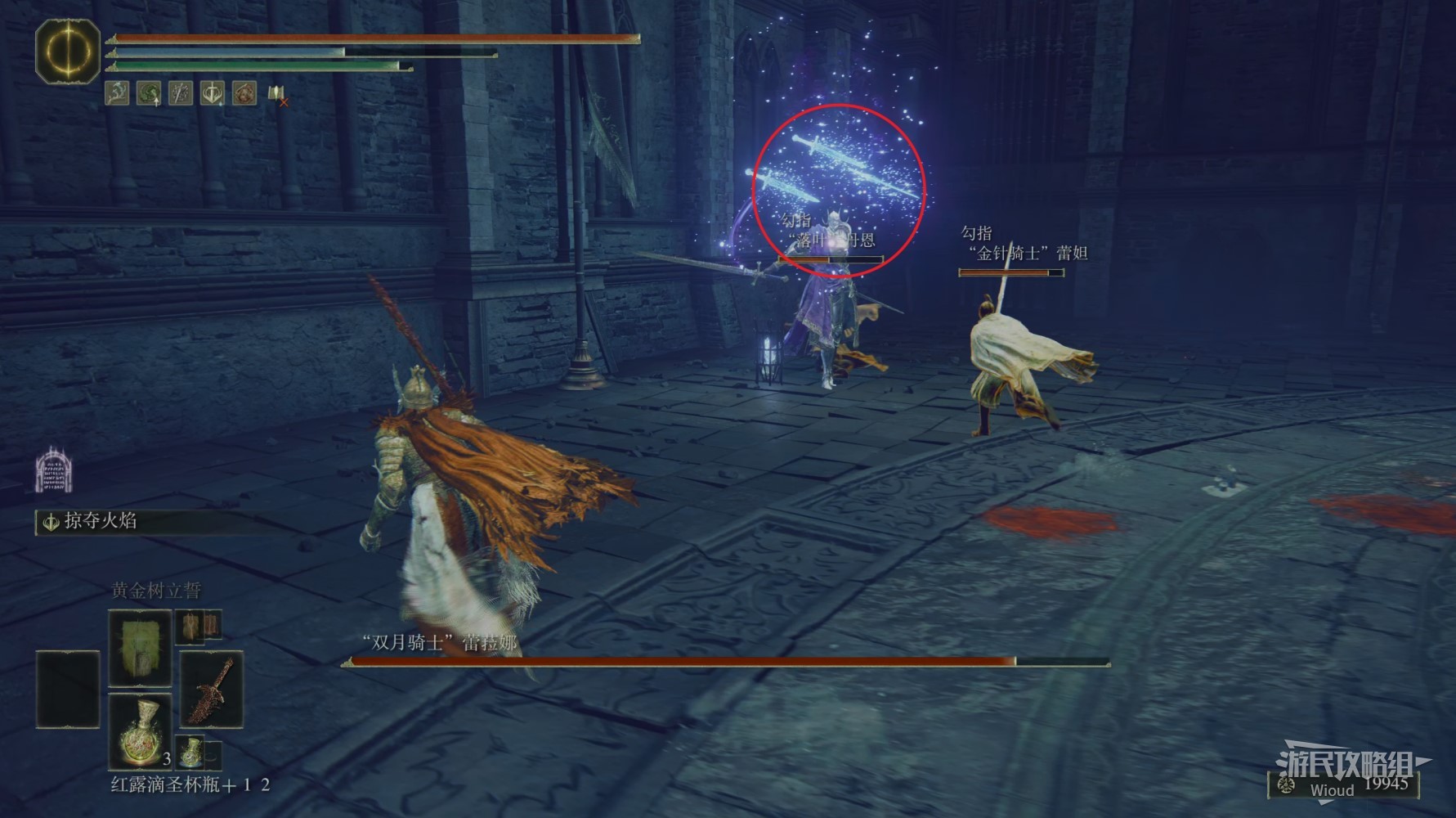
Task: Inspect the scattered blades buff icon
Action: [181, 93]
